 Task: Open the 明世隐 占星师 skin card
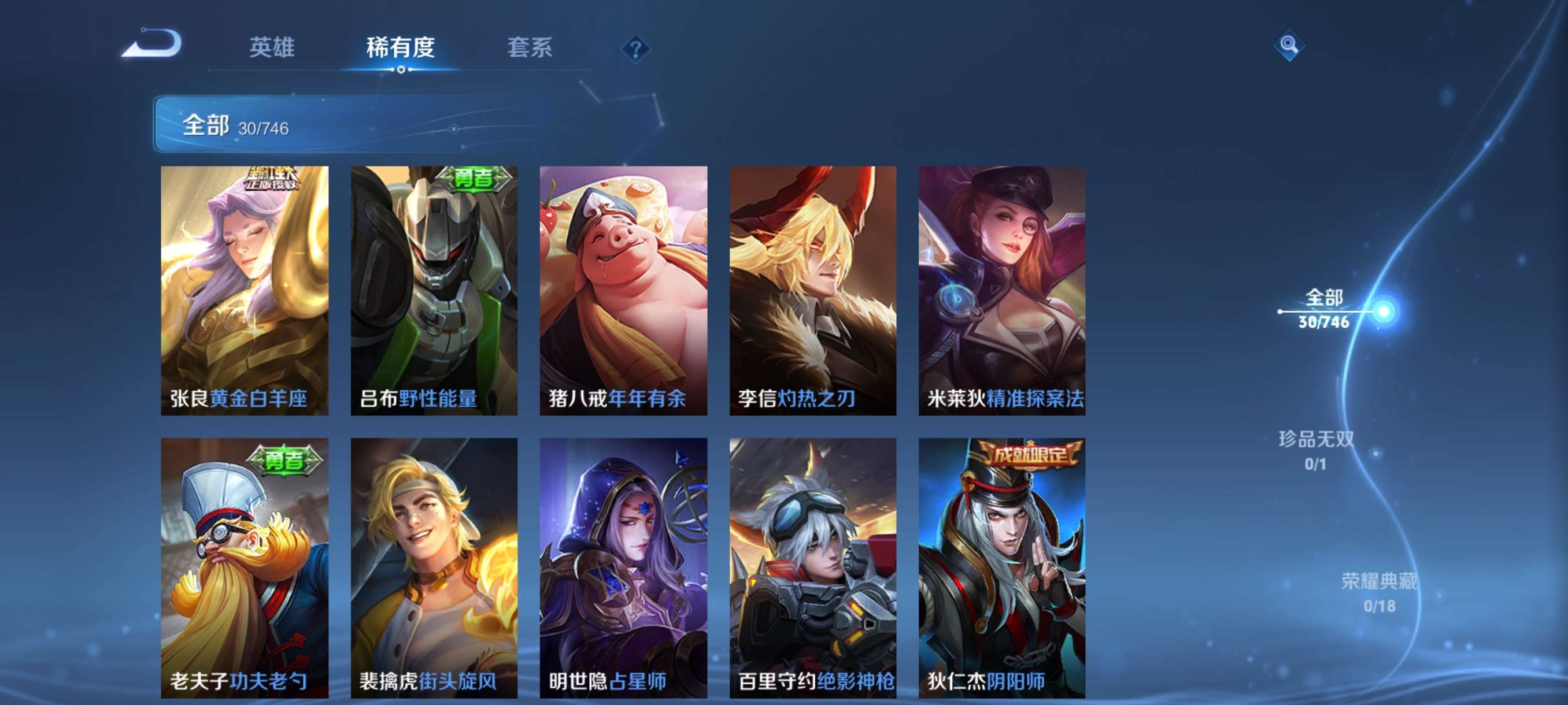(x=623, y=567)
